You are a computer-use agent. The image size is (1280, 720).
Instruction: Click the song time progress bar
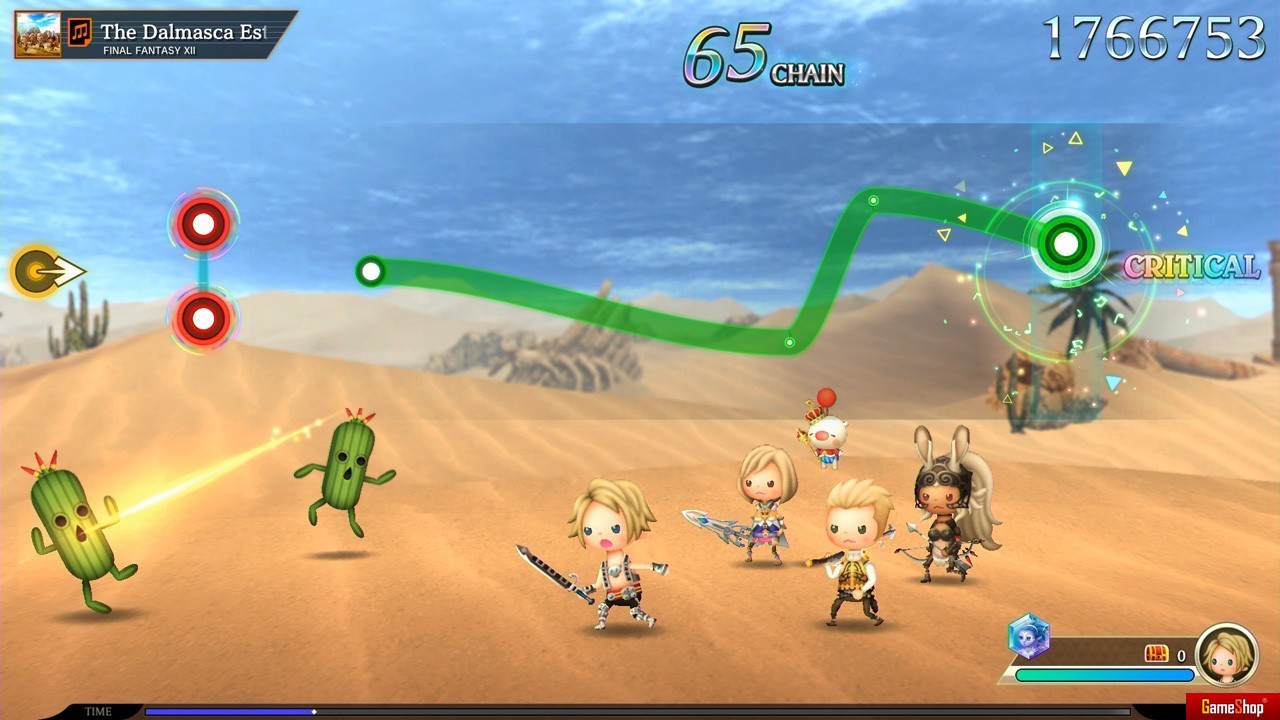click(637, 712)
